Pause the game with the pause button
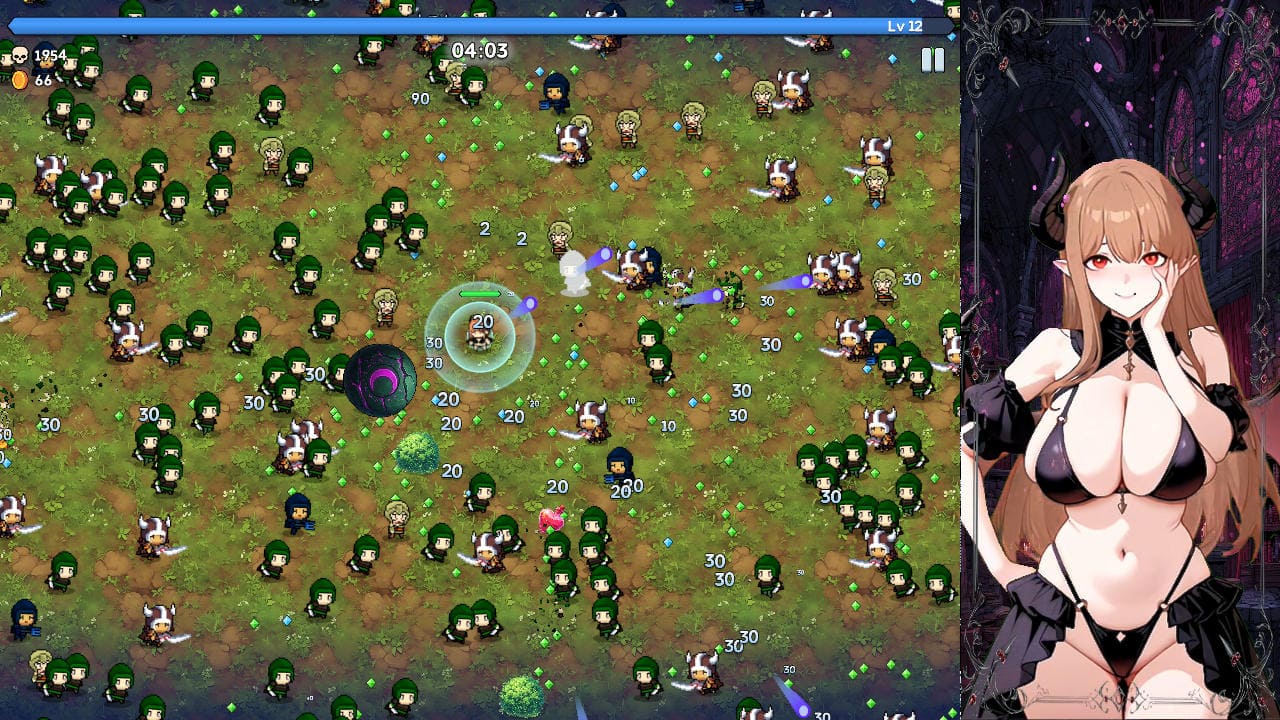The width and height of the screenshot is (1280, 720). 932,60
